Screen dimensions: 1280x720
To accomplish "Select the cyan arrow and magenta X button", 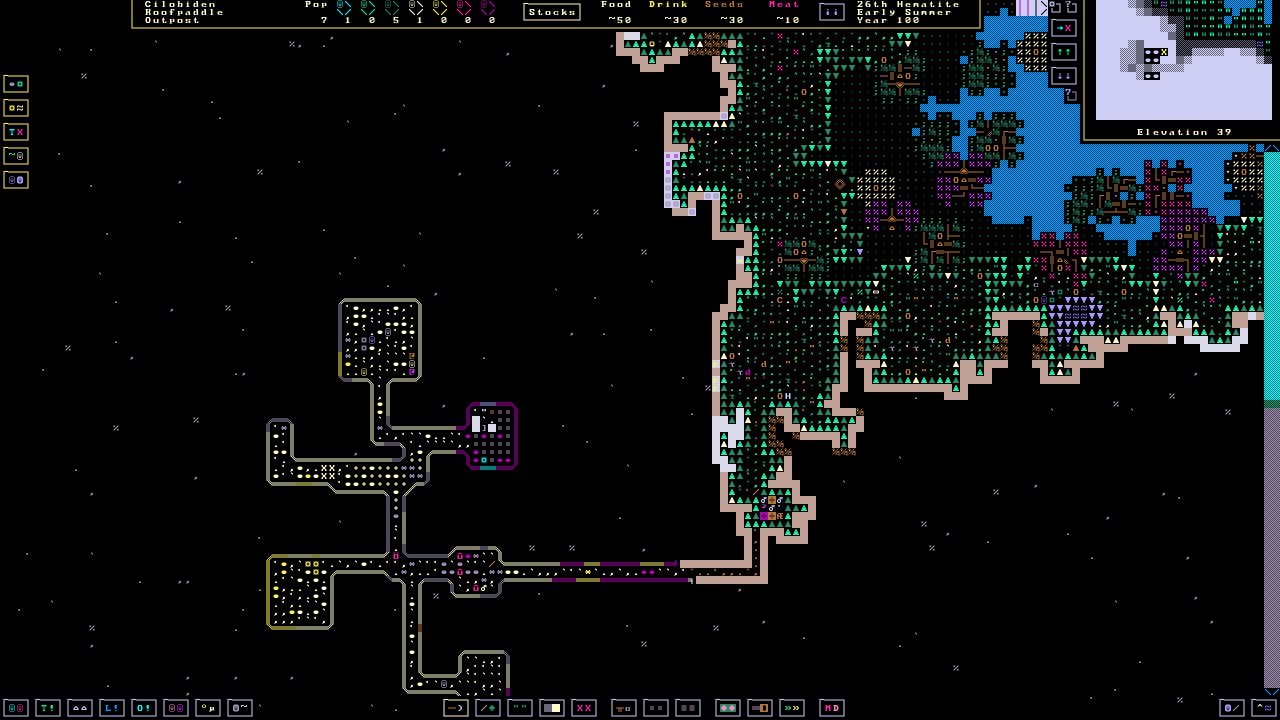I will 1063,28.
